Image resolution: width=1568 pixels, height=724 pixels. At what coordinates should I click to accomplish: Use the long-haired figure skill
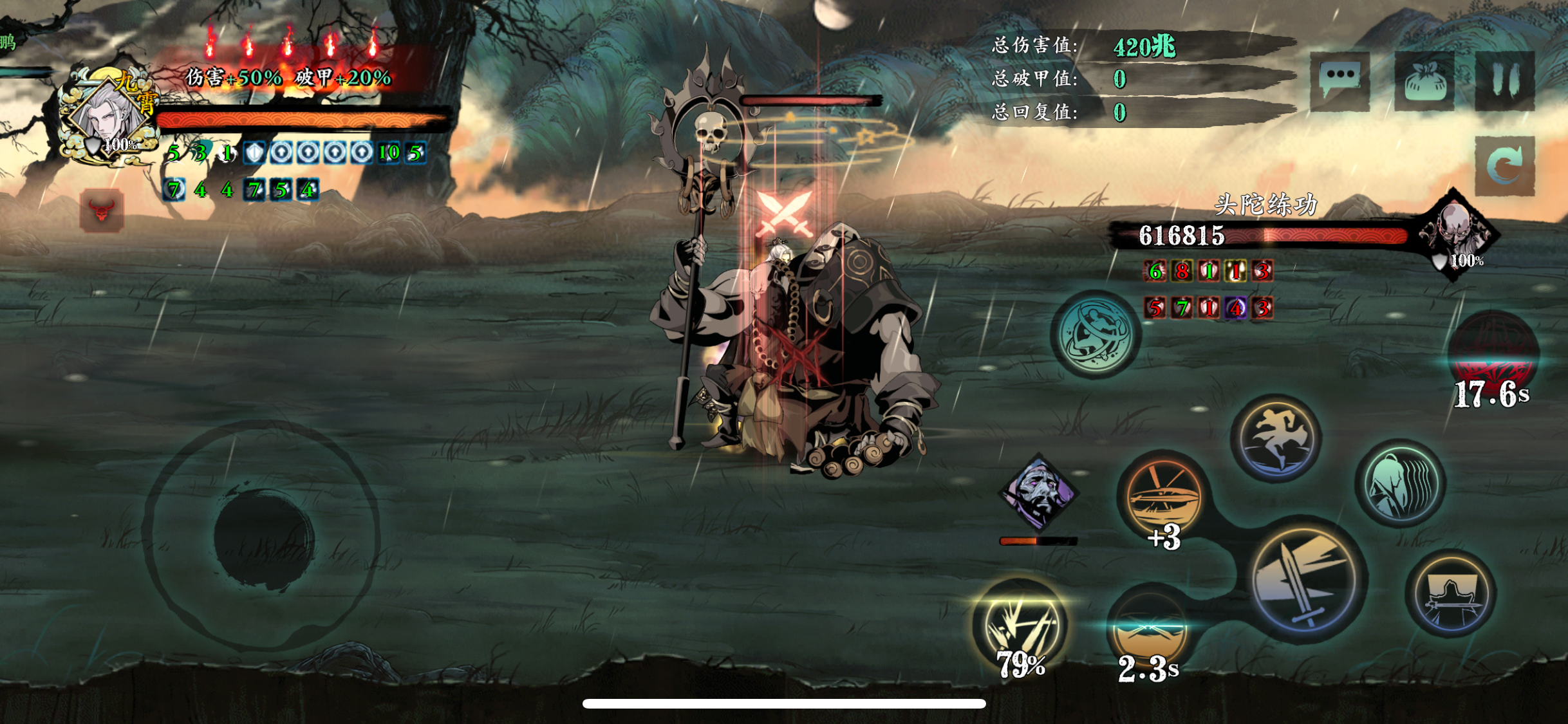1400,483
